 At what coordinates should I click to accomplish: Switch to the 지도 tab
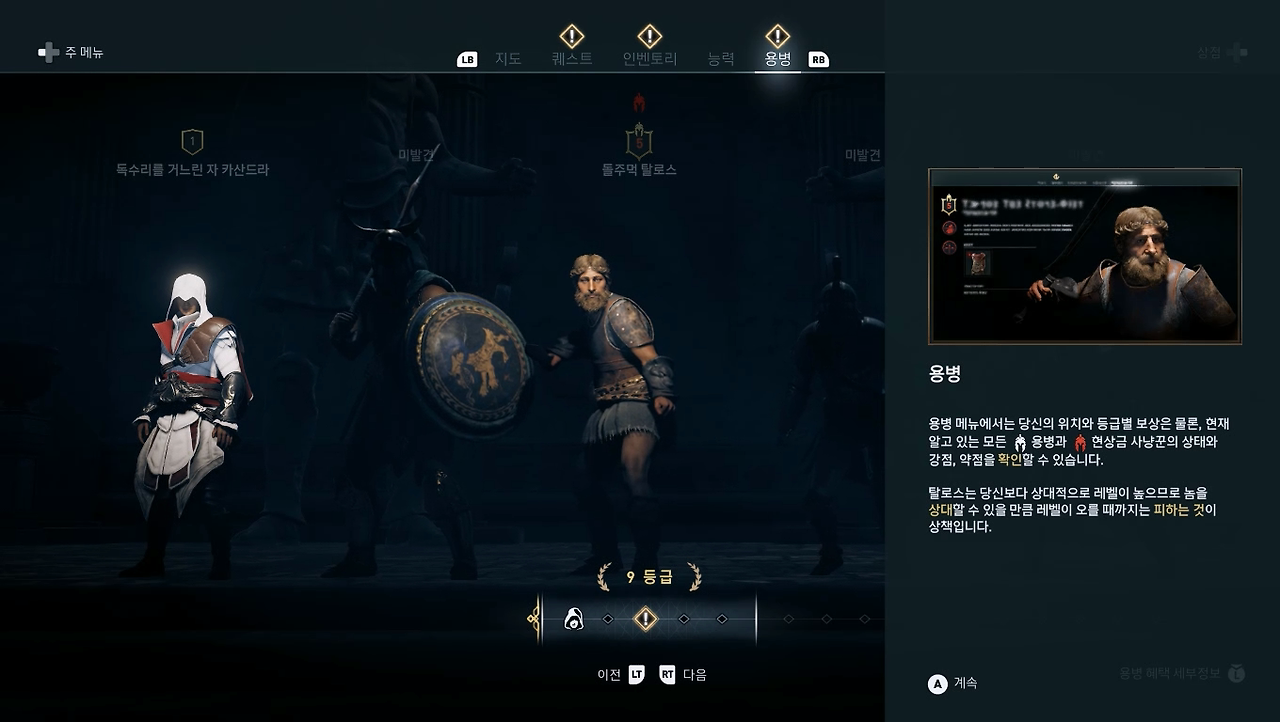[508, 58]
